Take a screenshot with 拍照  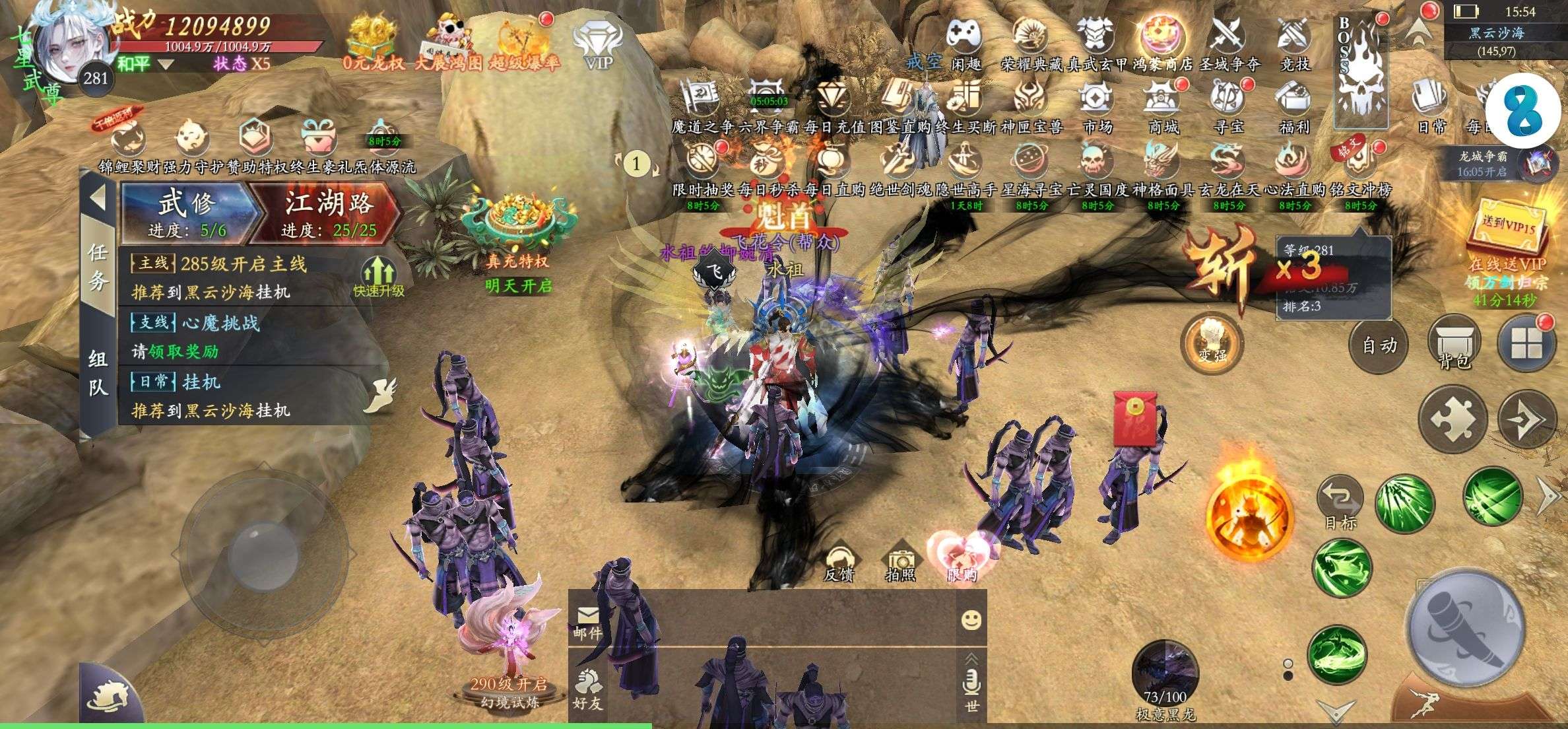[900, 565]
